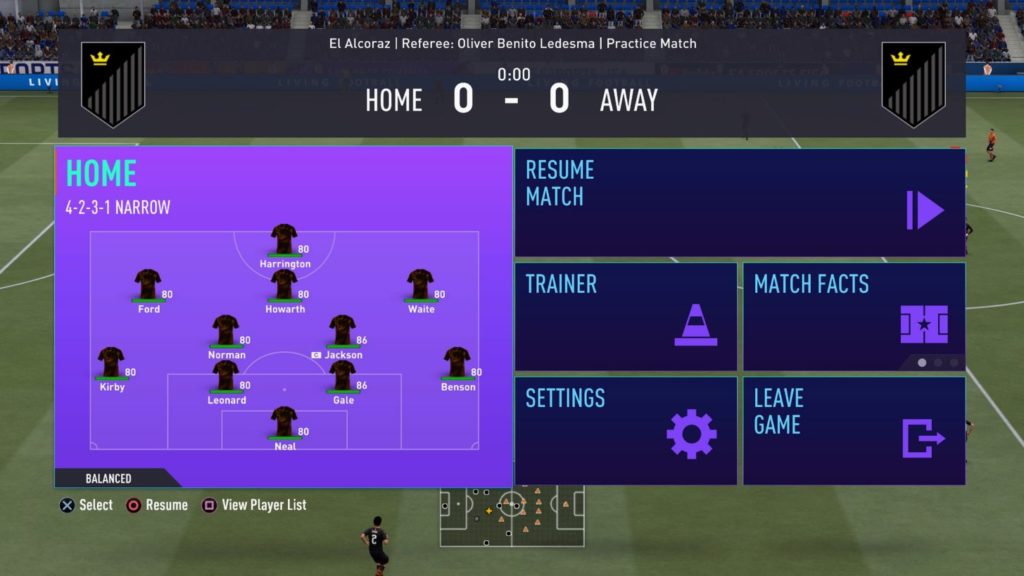
Task: Open the Trainer menu
Action: pos(626,317)
